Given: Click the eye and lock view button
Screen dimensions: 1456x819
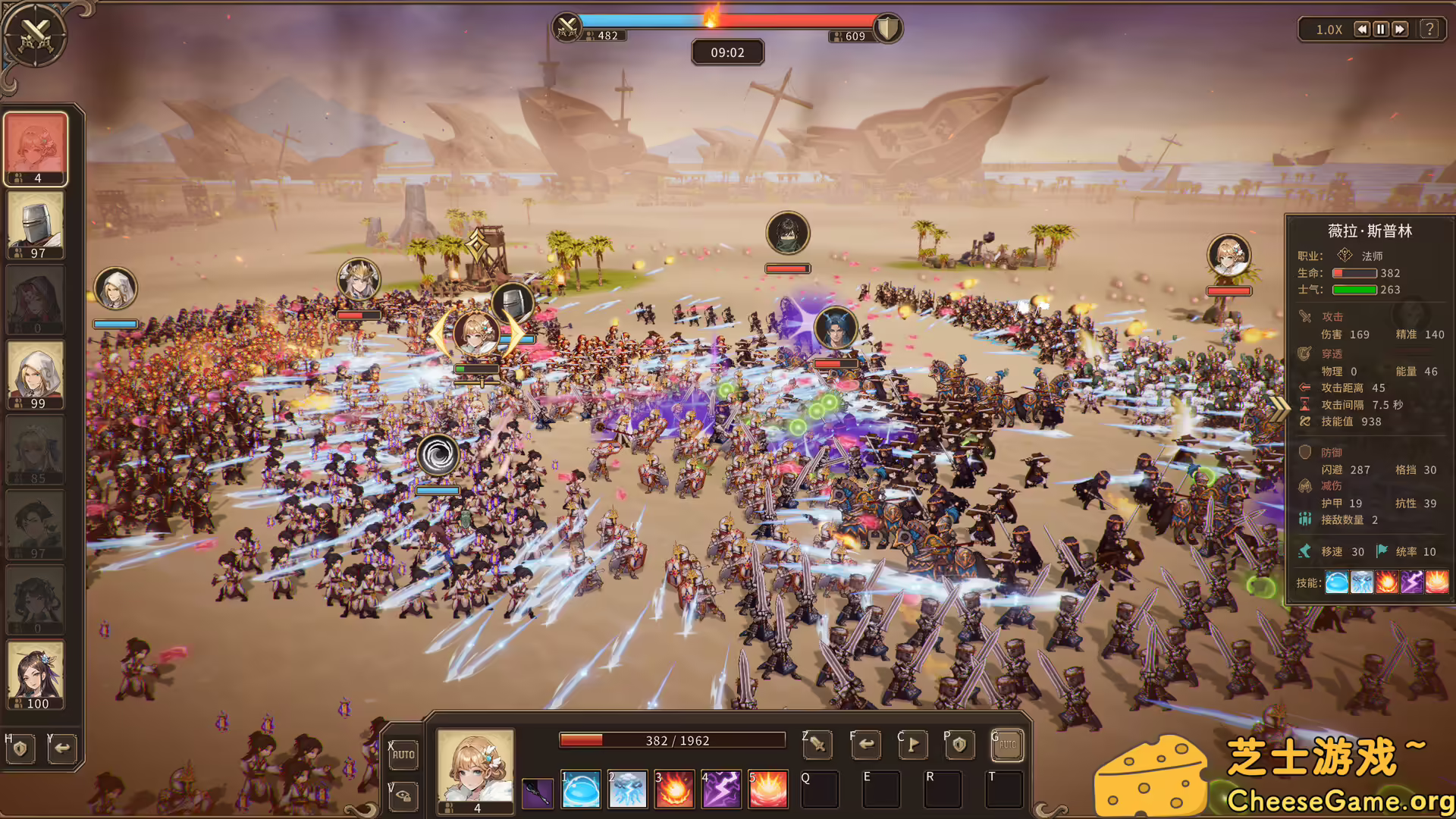Looking at the screenshot, I should tap(403, 796).
